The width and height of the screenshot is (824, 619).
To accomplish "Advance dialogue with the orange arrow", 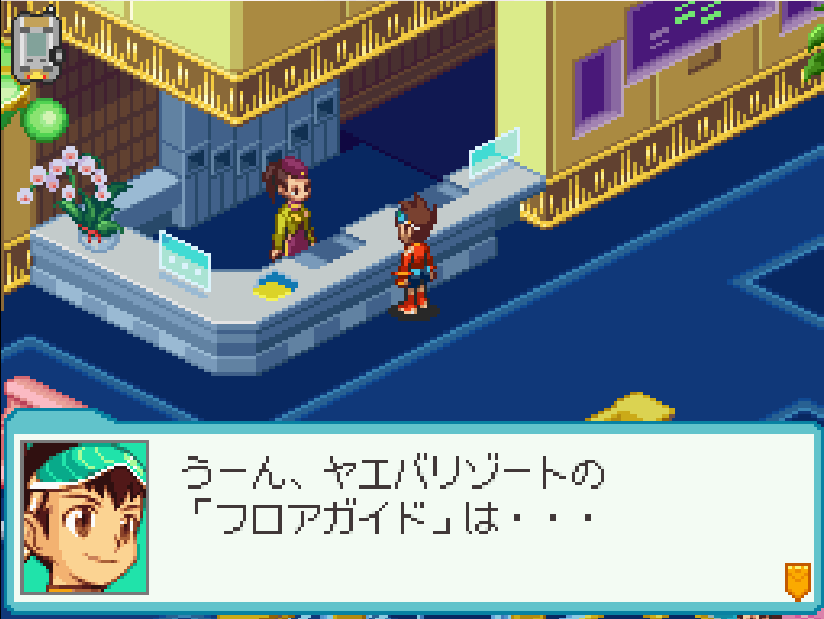I will click(796, 580).
